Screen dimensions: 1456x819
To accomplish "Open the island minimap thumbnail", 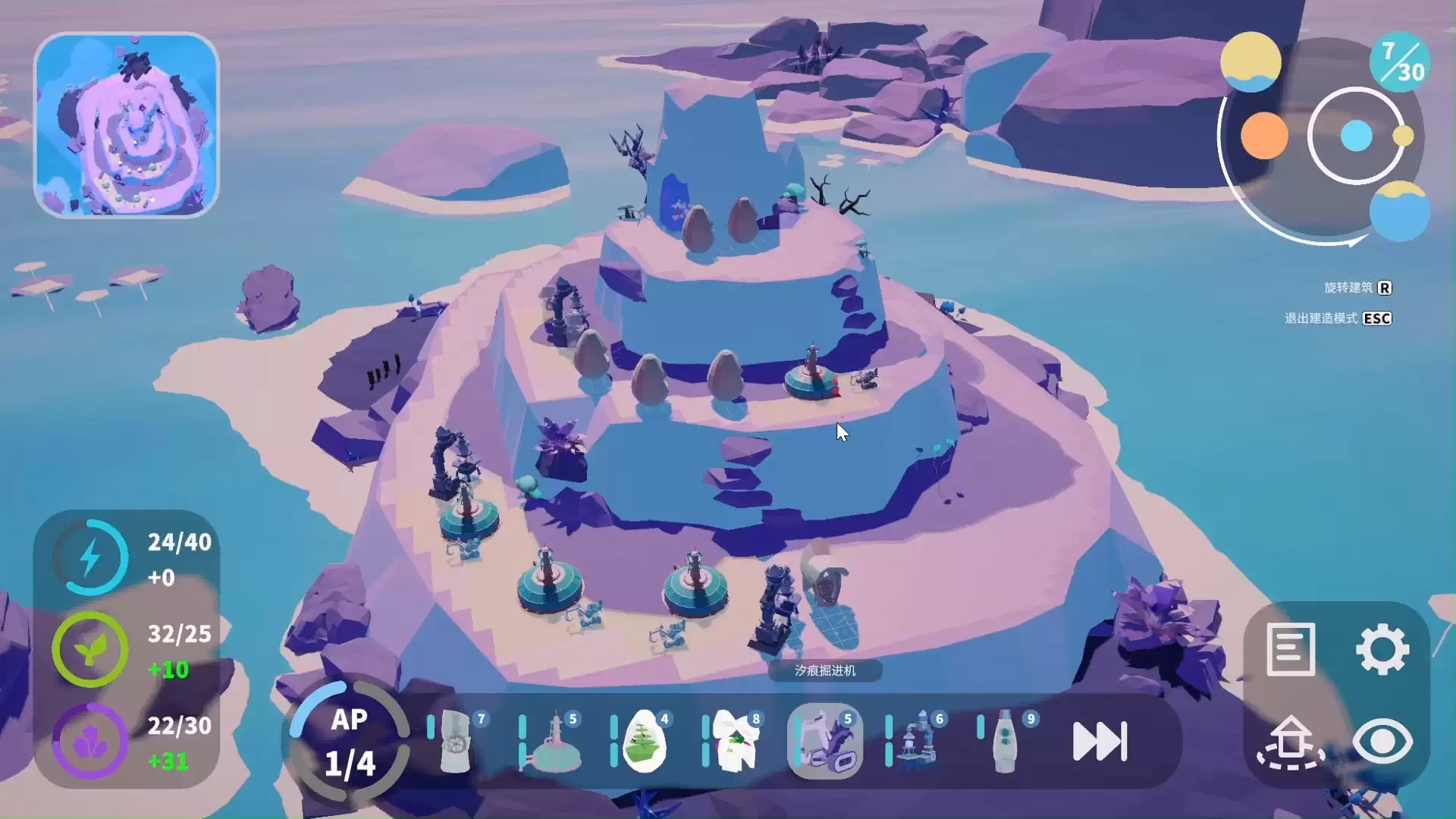I will 127,125.
